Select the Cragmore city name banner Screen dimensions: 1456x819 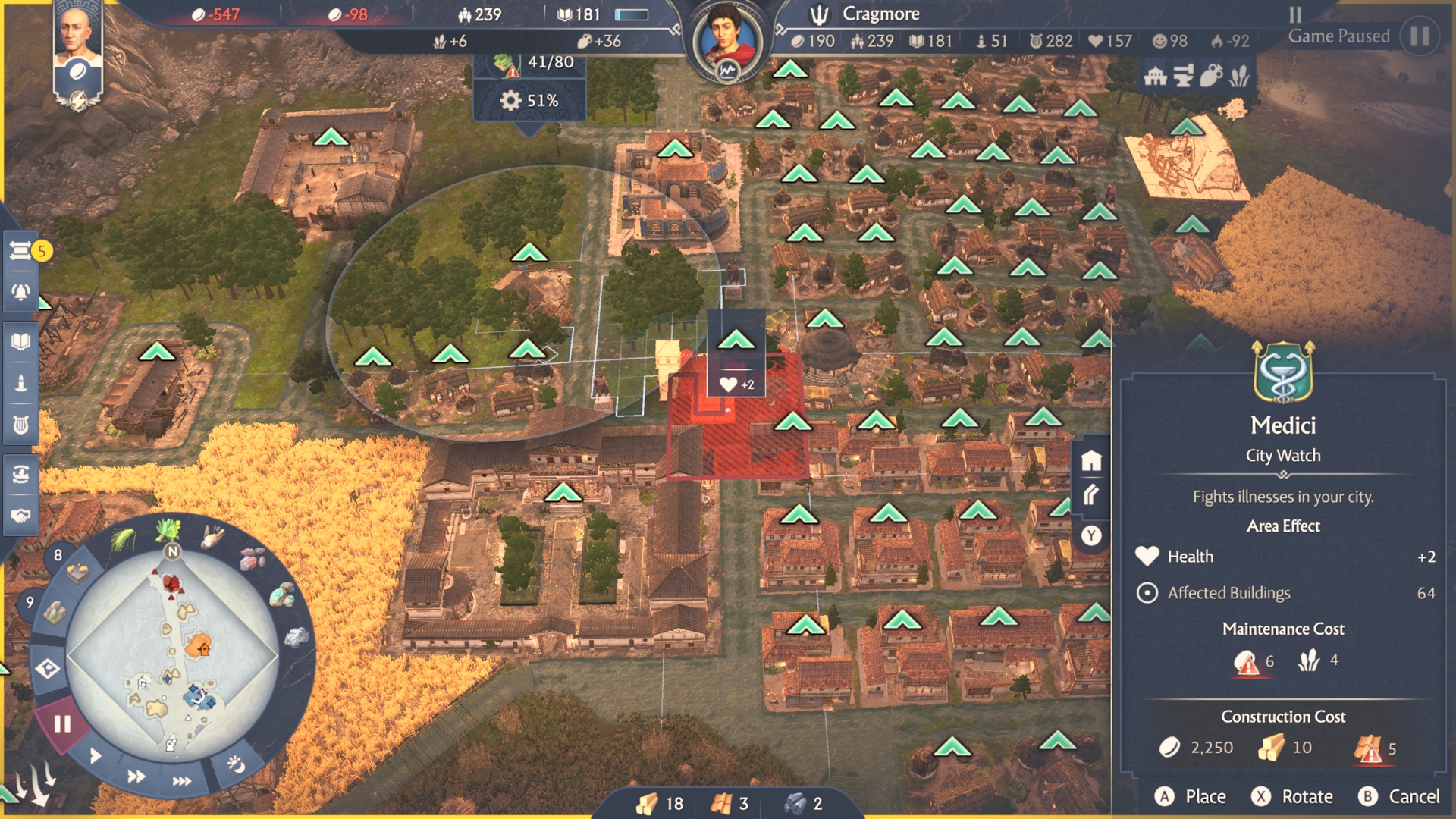(x=880, y=13)
